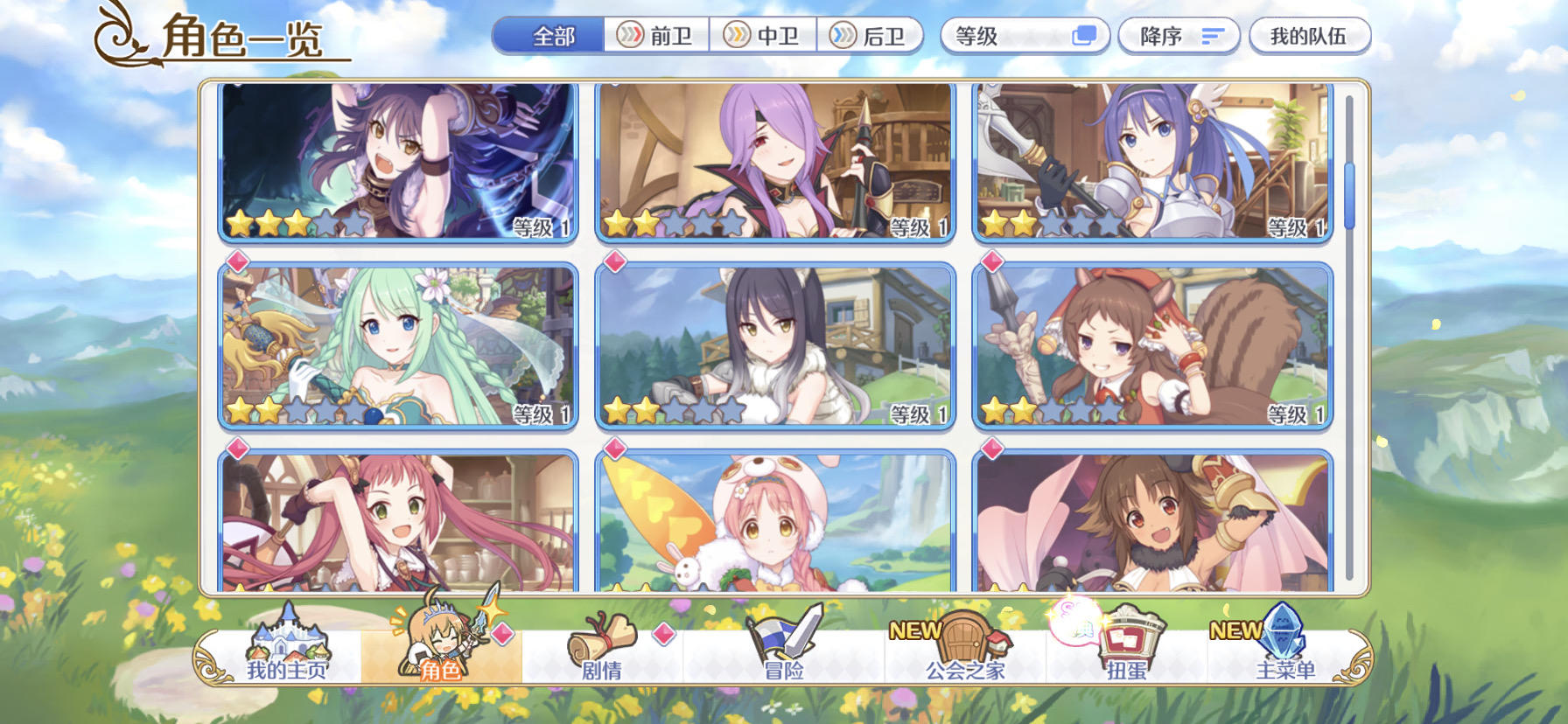Click the stacked-cards icon inside the 等级 filter
This screenshot has width=1568, height=724.
[x=1085, y=36]
